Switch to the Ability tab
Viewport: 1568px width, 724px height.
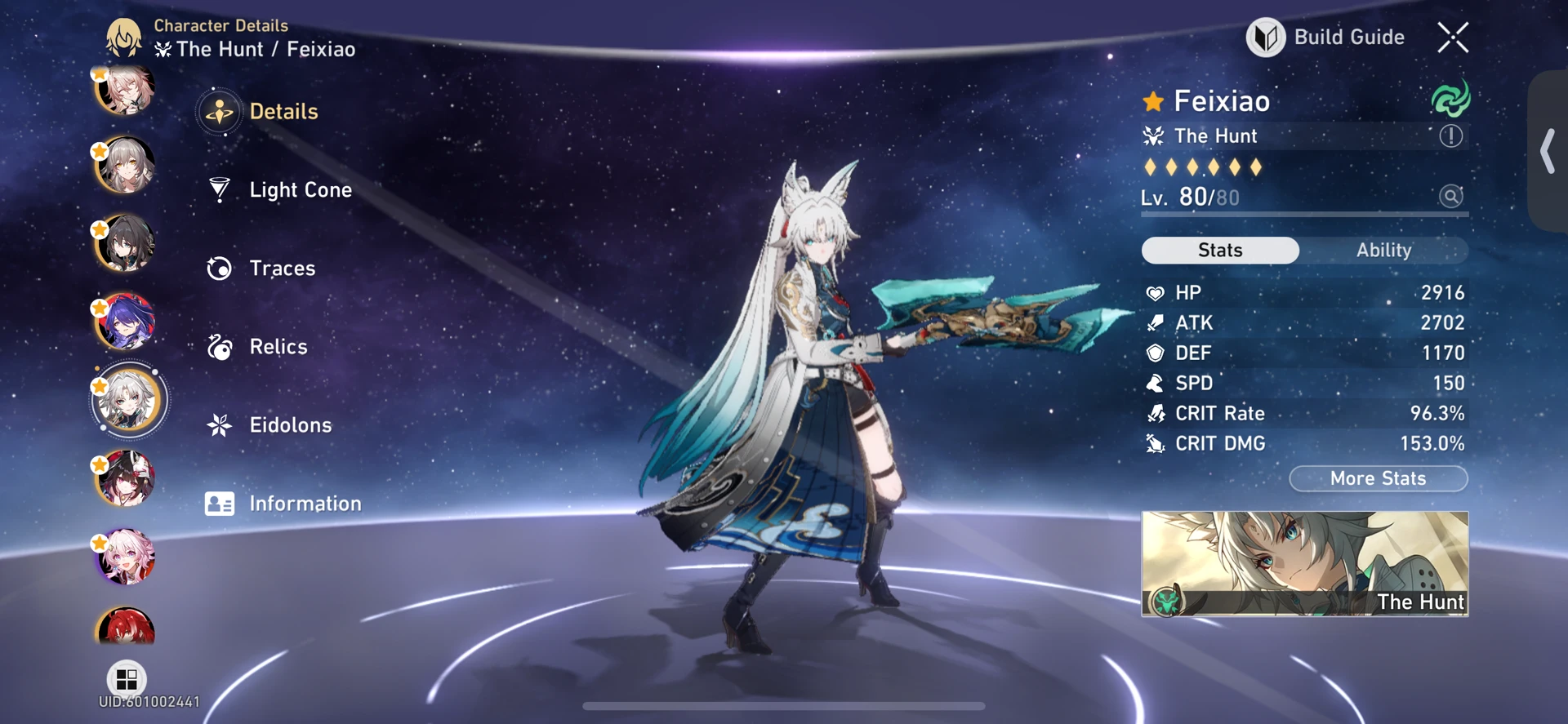click(x=1385, y=251)
